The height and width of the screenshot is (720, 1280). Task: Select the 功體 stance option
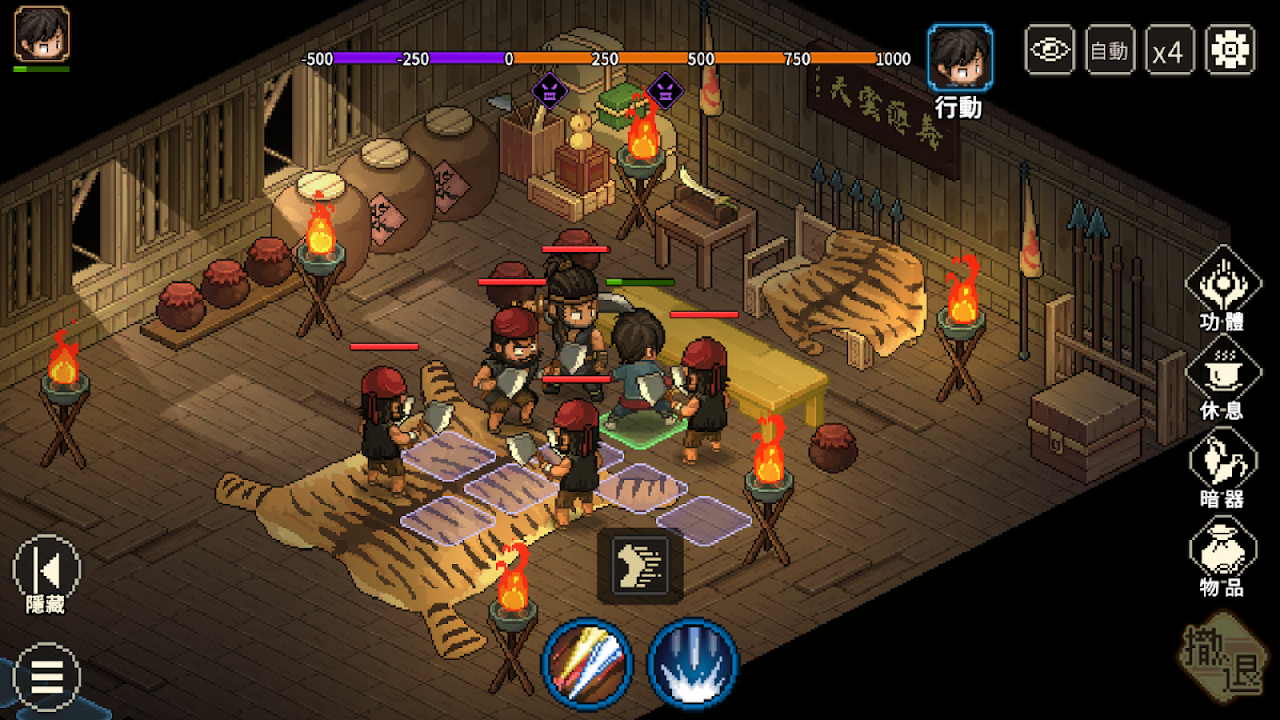pos(1222,284)
